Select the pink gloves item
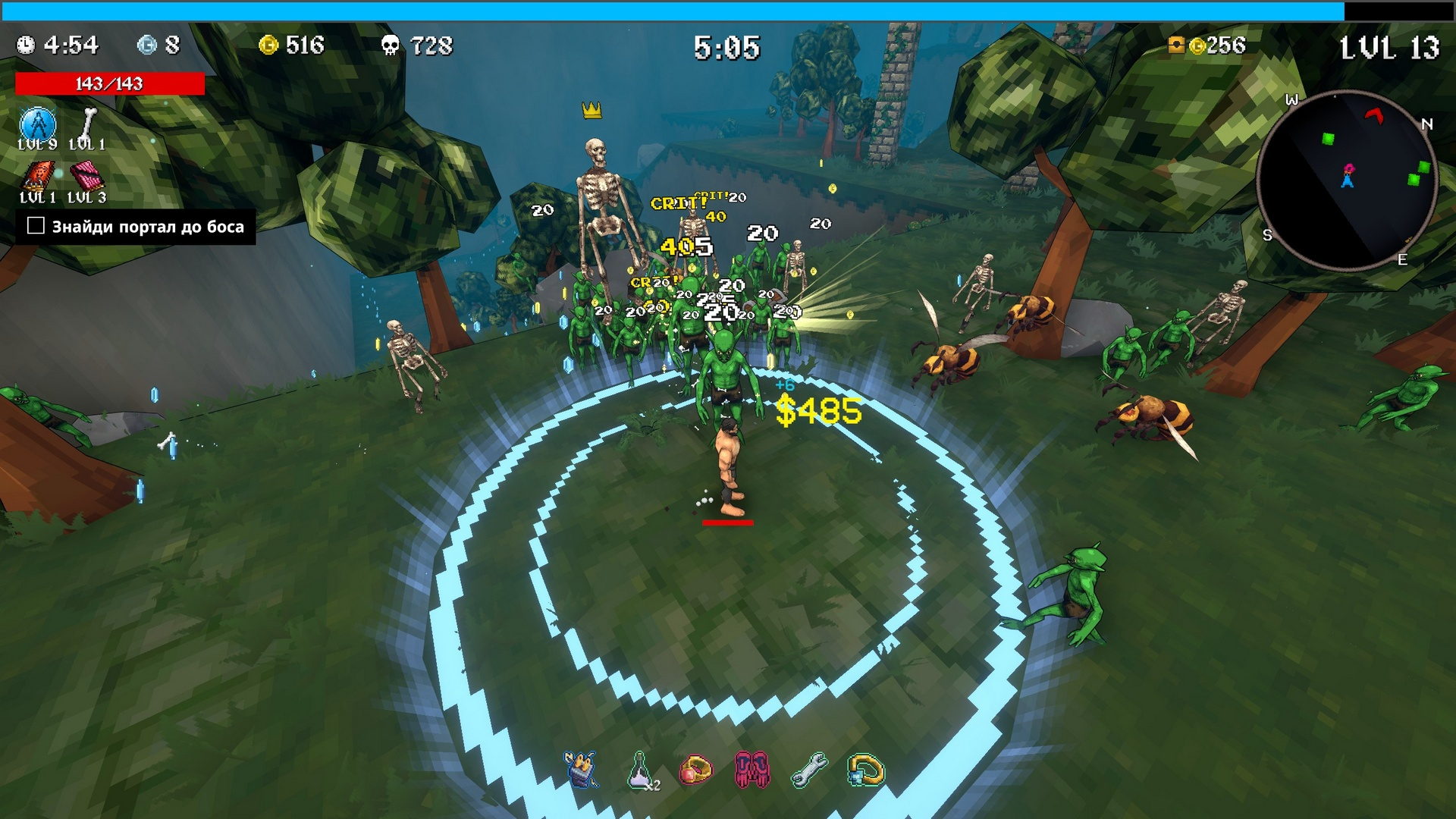 [x=752, y=770]
